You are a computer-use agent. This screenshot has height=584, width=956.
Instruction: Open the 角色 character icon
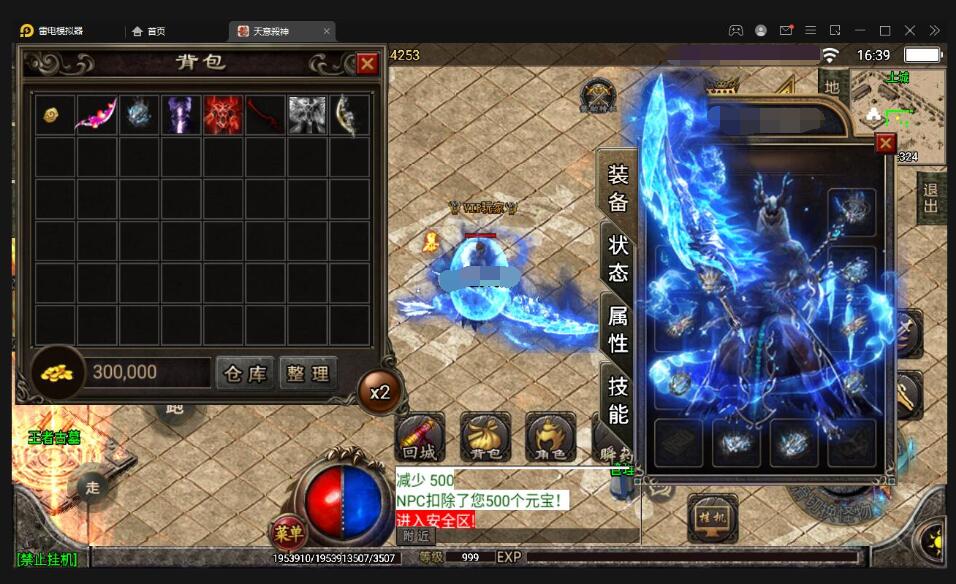pos(551,437)
